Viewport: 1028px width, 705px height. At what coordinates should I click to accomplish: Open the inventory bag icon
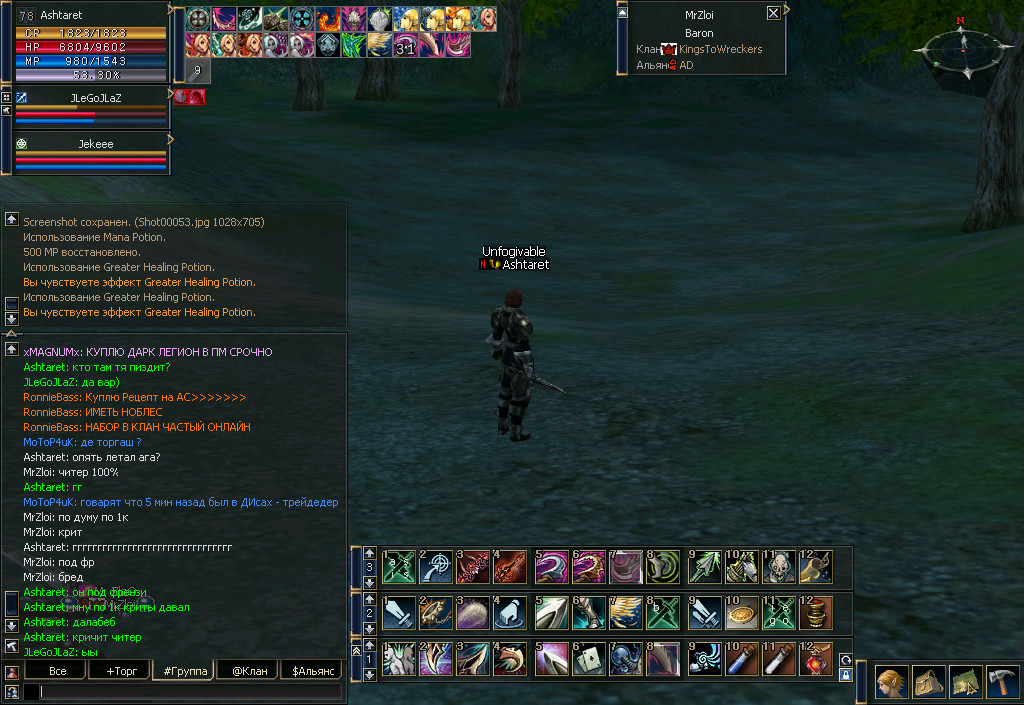[929, 681]
